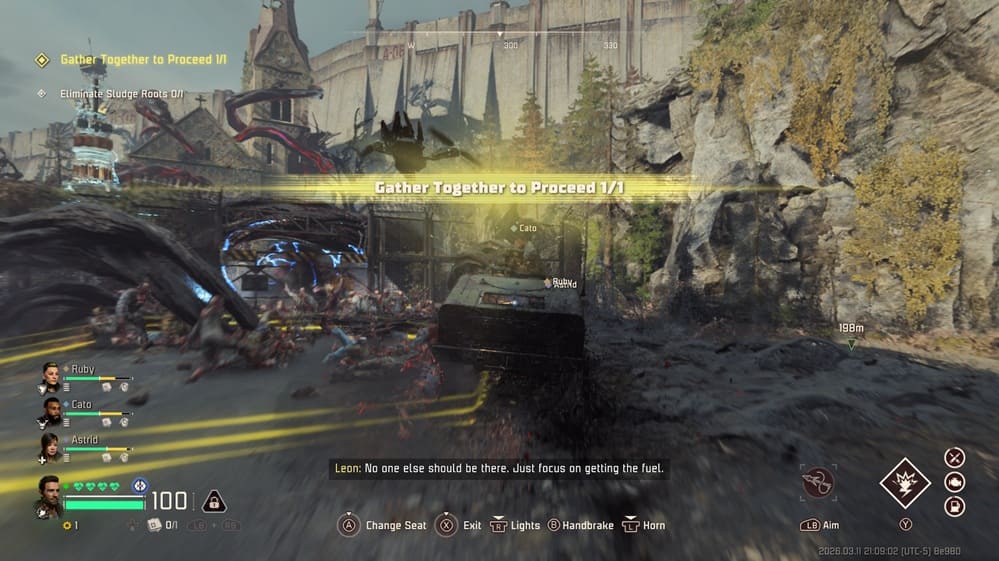Click the gold coin currency icon

coord(66,525)
